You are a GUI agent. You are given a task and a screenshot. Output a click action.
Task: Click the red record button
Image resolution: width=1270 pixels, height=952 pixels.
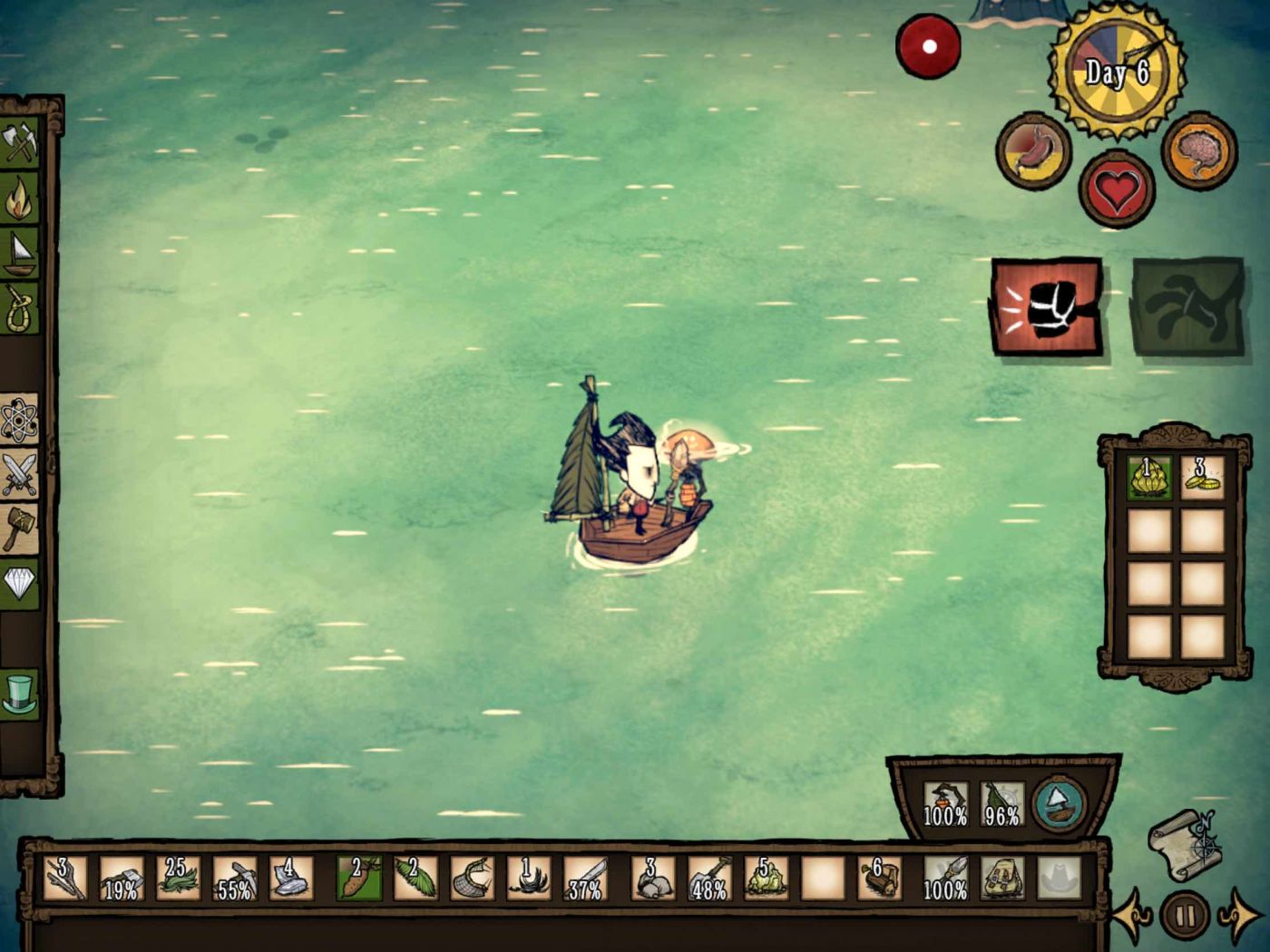tap(928, 46)
